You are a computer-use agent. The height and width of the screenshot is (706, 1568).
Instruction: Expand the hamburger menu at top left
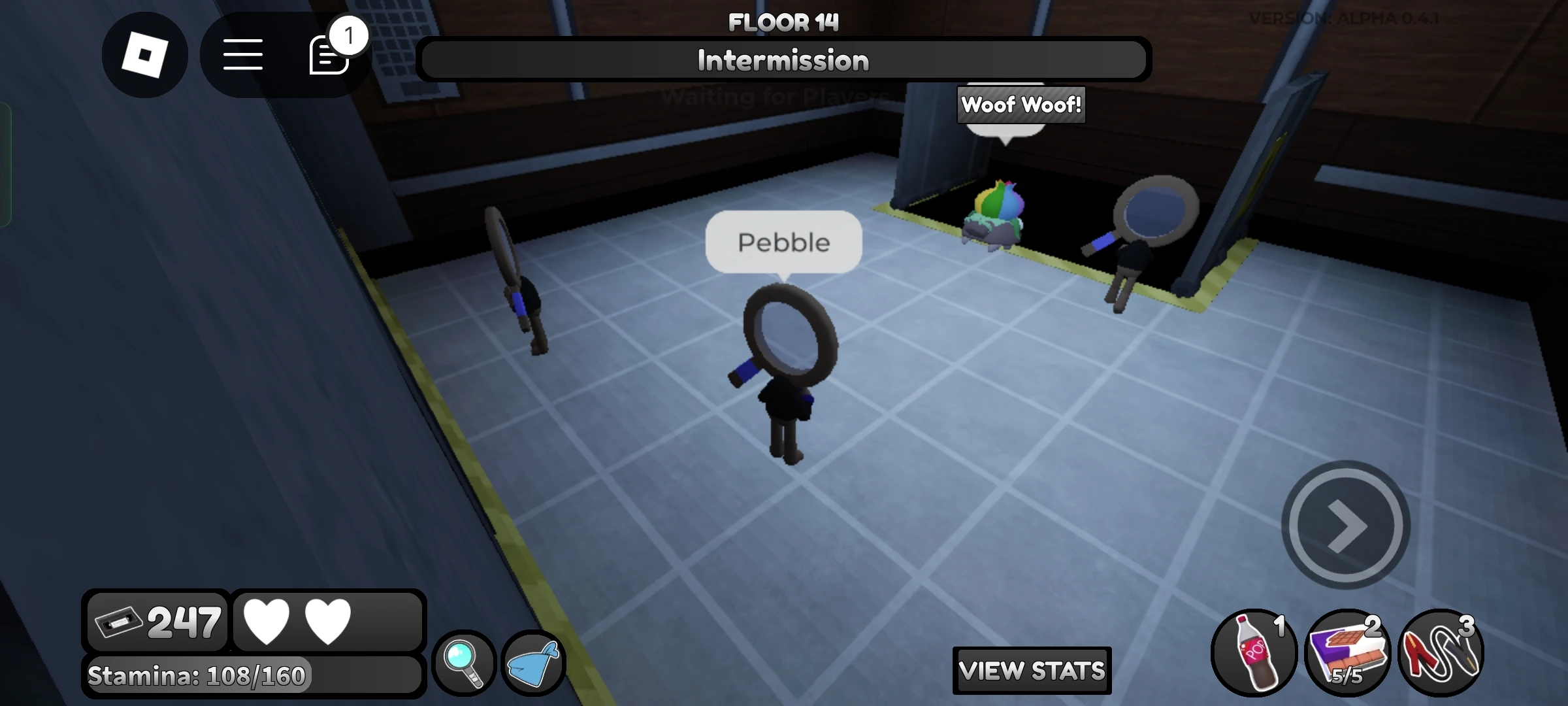click(x=243, y=56)
